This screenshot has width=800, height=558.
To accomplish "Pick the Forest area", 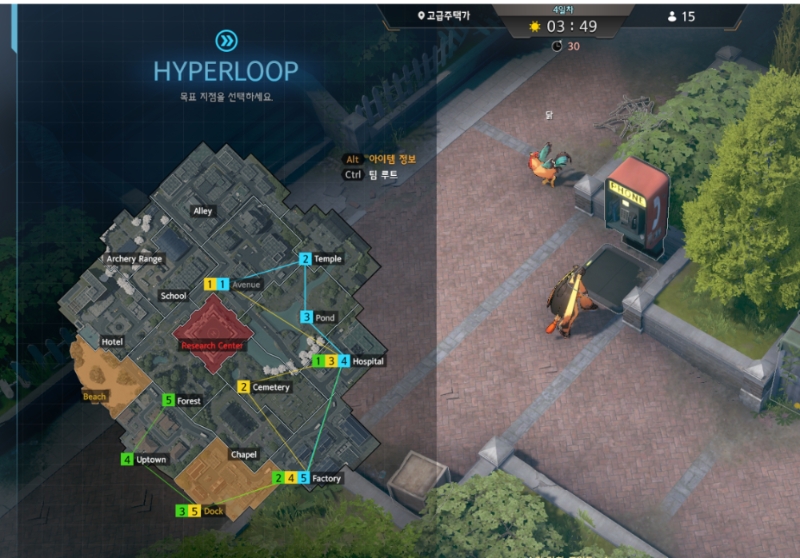I will [188, 401].
